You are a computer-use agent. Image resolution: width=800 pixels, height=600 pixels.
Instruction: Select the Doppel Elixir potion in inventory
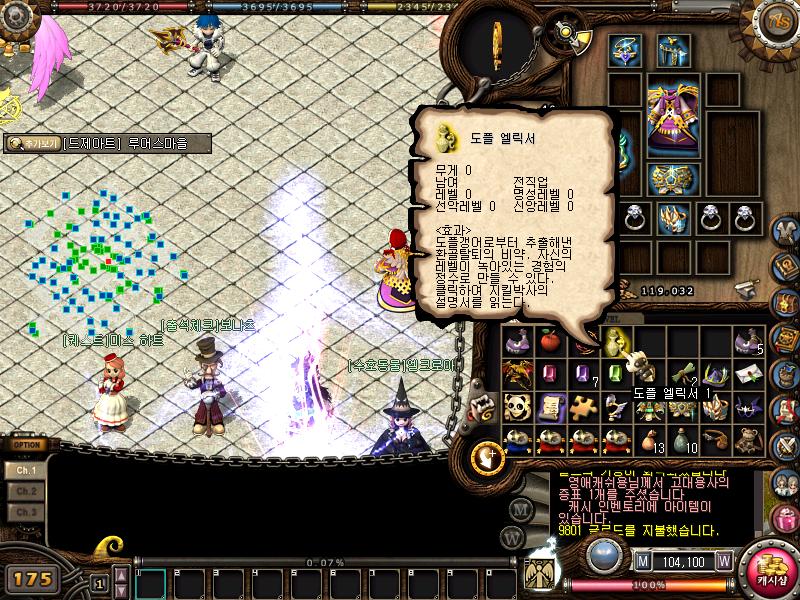click(611, 342)
